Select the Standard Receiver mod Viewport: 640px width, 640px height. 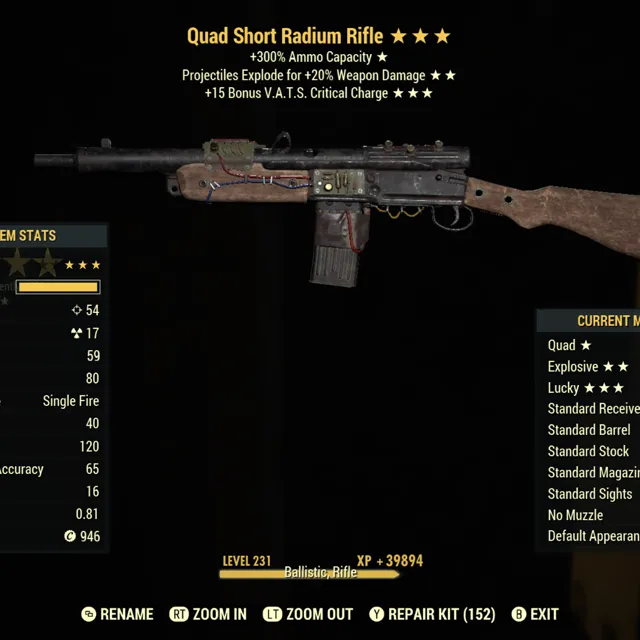coord(593,409)
